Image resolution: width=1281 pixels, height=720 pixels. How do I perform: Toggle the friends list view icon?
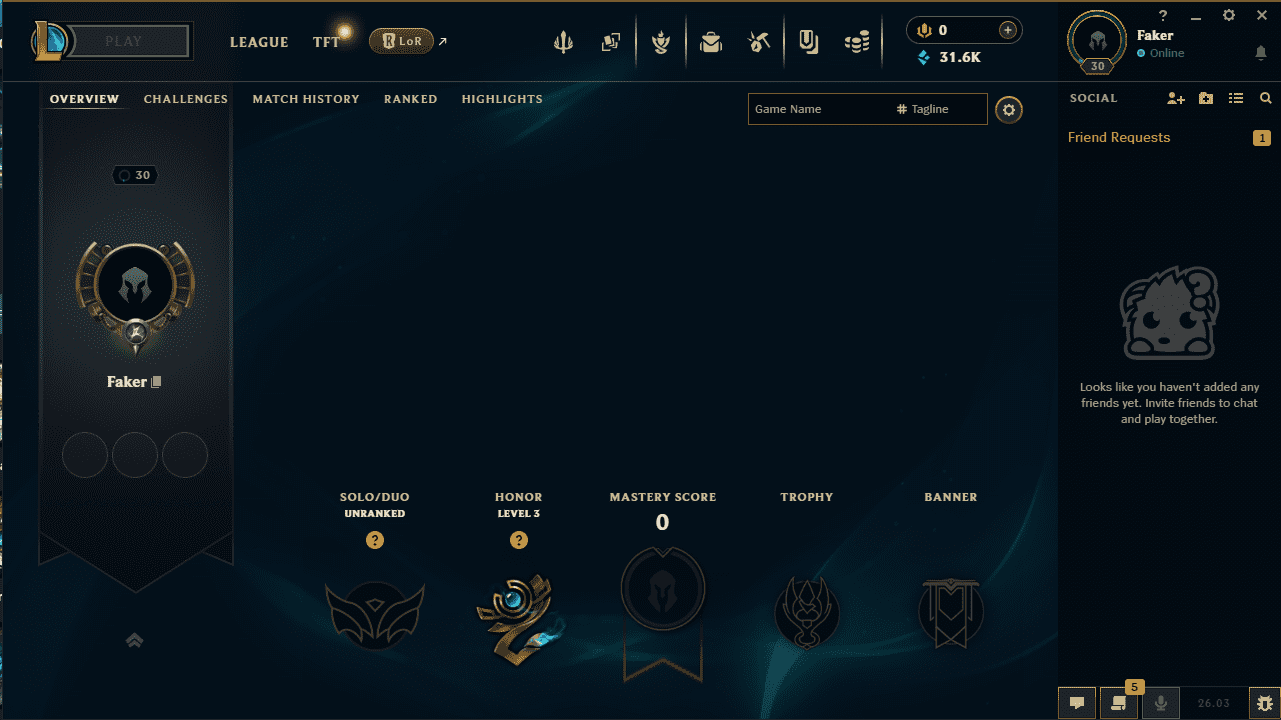1236,98
